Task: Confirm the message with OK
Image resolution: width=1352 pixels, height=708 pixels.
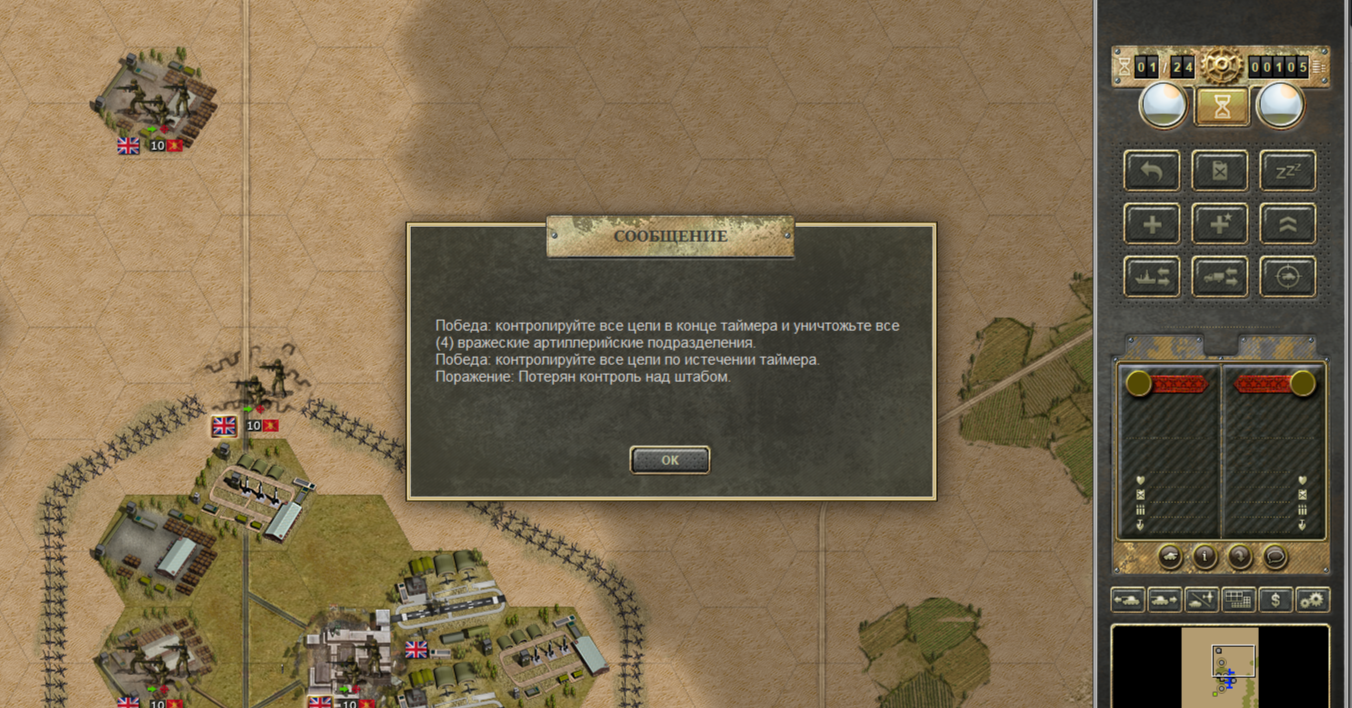Action: [x=670, y=460]
